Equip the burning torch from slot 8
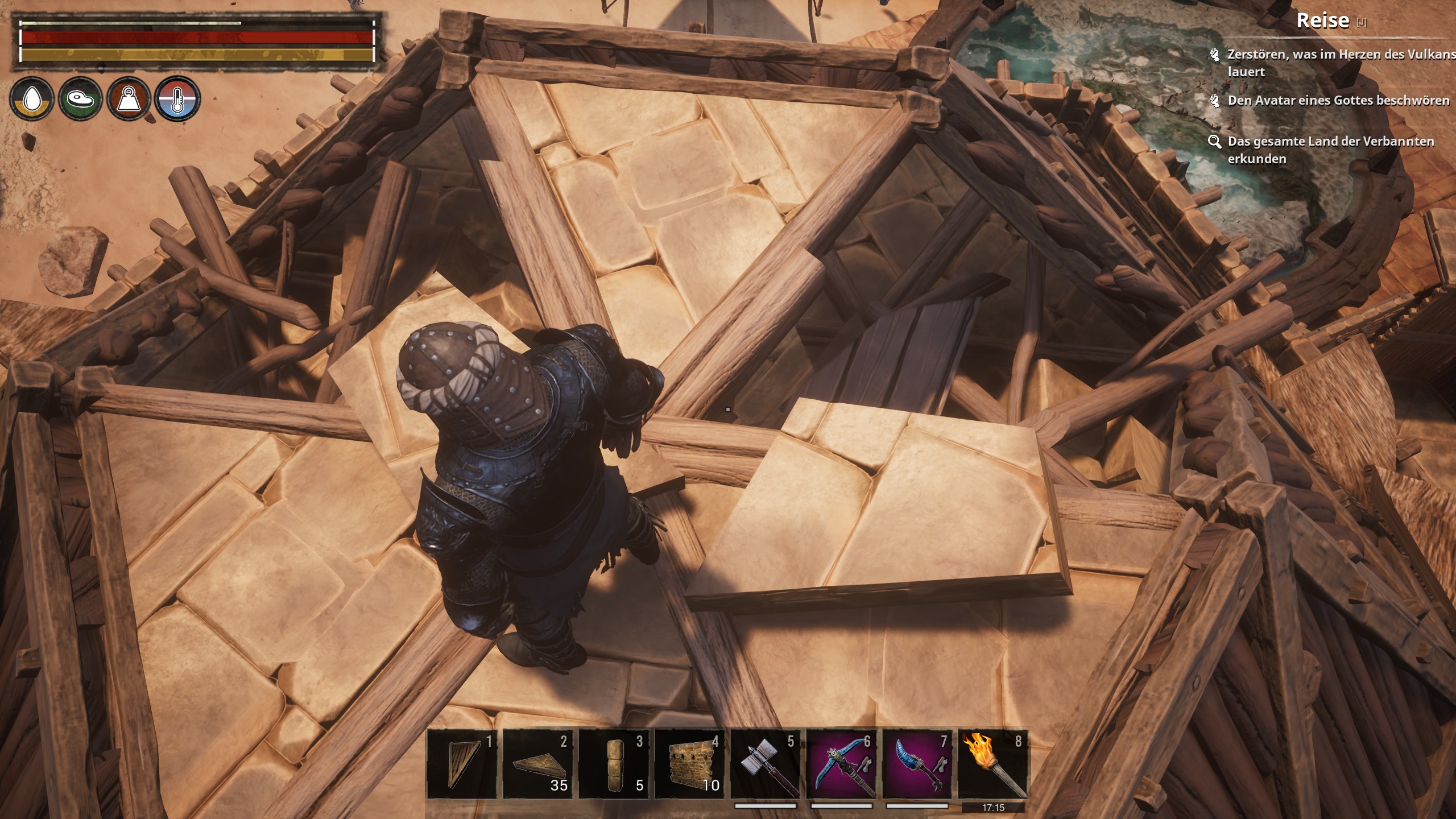 993,763
